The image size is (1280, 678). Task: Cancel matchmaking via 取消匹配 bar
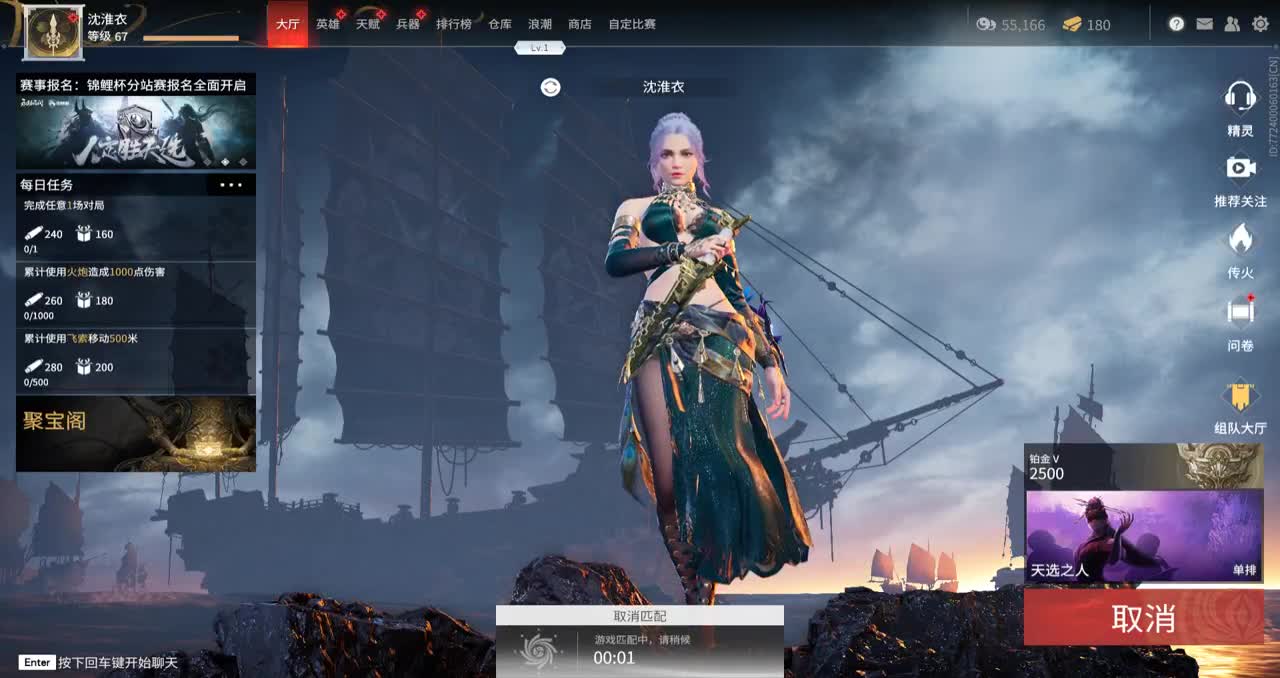(x=640, y=616)
